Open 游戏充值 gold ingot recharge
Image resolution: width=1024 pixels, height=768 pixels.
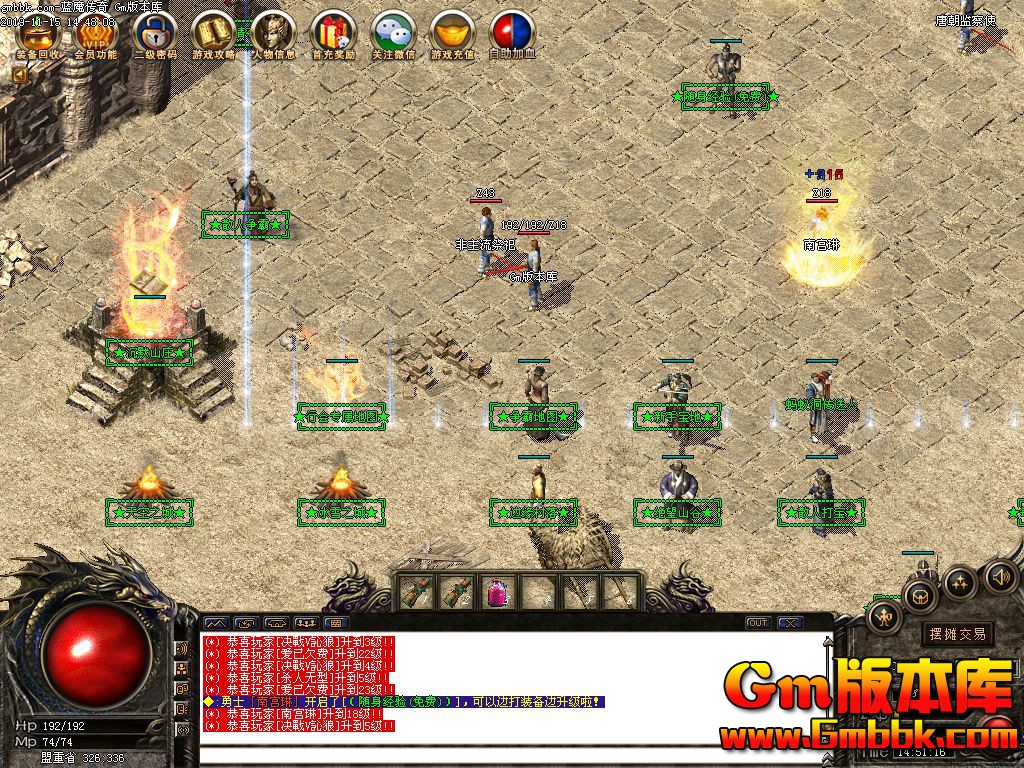[x=452, y=35]
